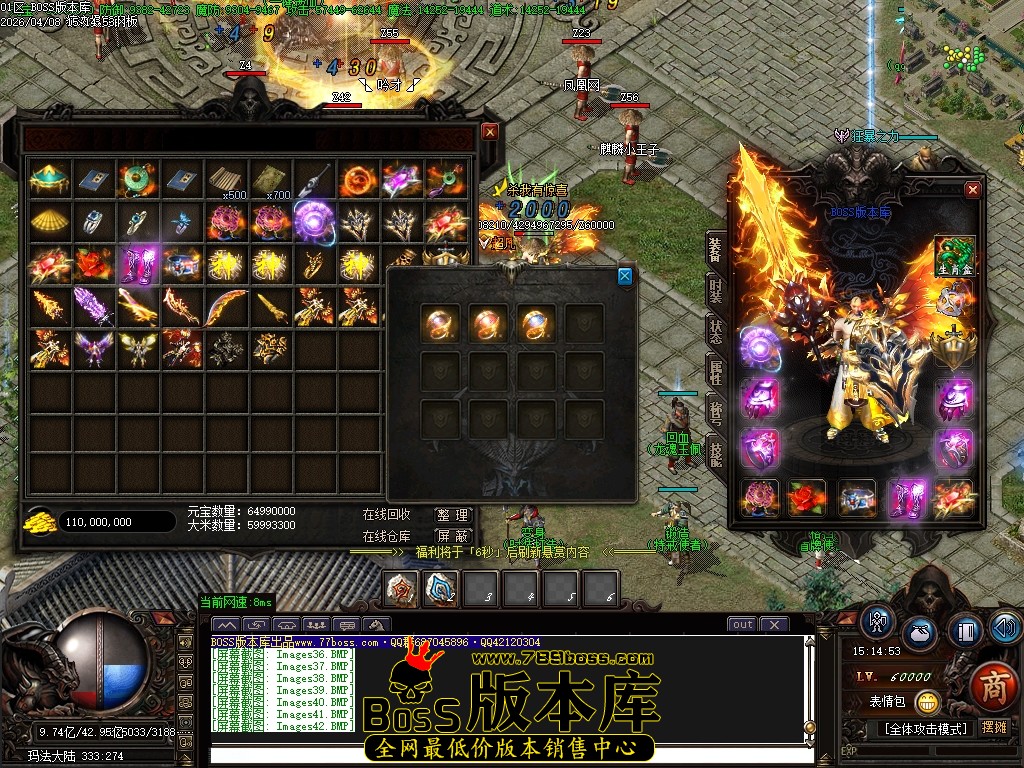The height and width of the screenshot is (768, 1024).
Task: Open the 技能 skills tab
Action: pyautogui.click(x=715, y=453)
